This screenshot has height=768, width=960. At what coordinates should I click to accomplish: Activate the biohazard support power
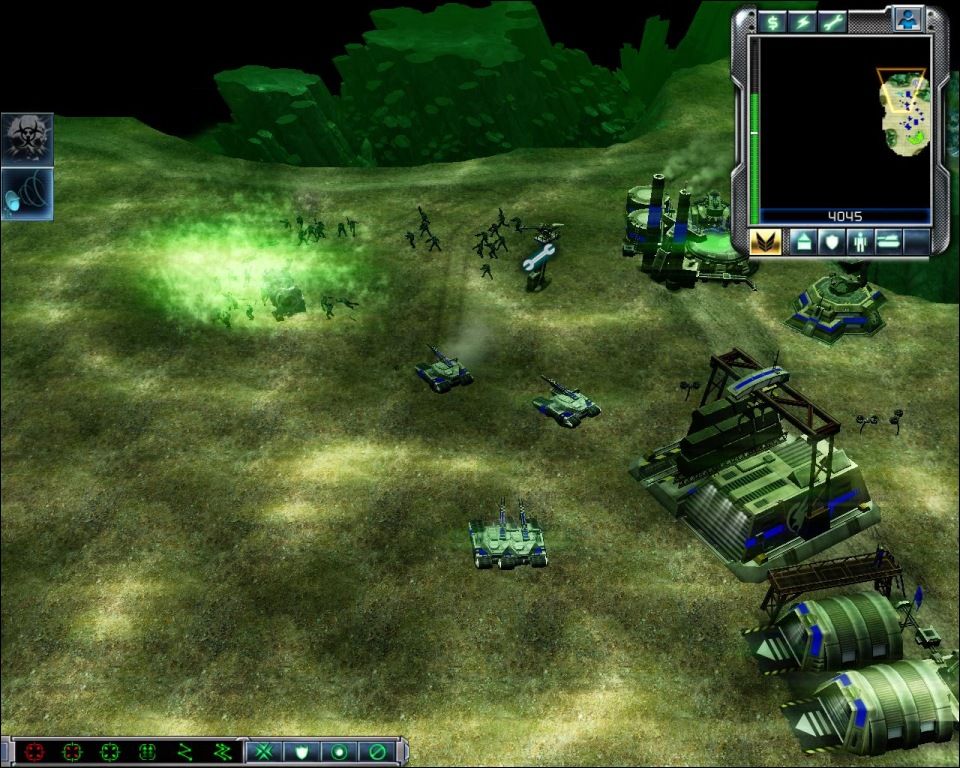click(x=27, y=139)
